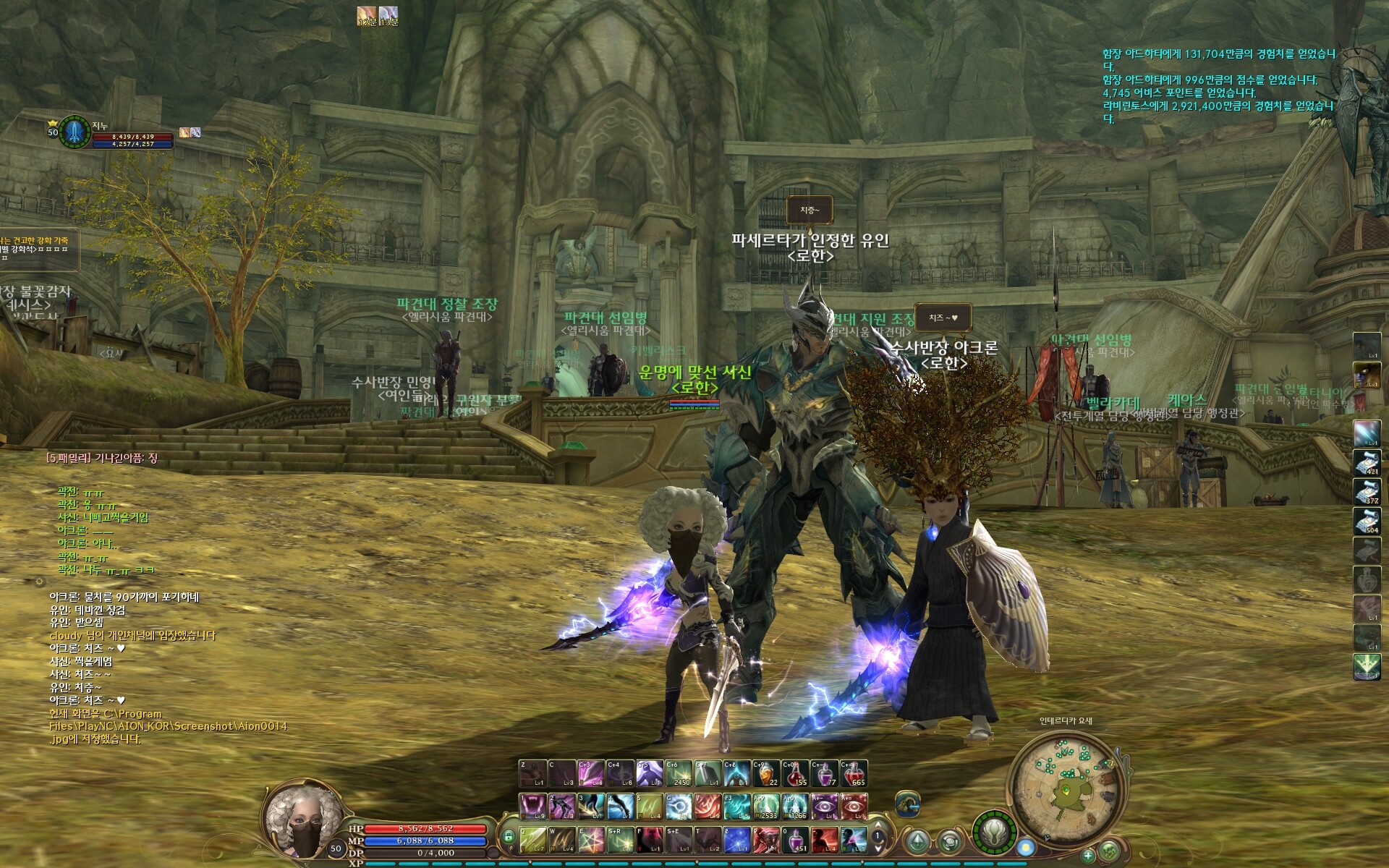Click the blue sun orb button
Image resolution: width=1389 pixels, height=868 pixels.
tap(1025, 846)
